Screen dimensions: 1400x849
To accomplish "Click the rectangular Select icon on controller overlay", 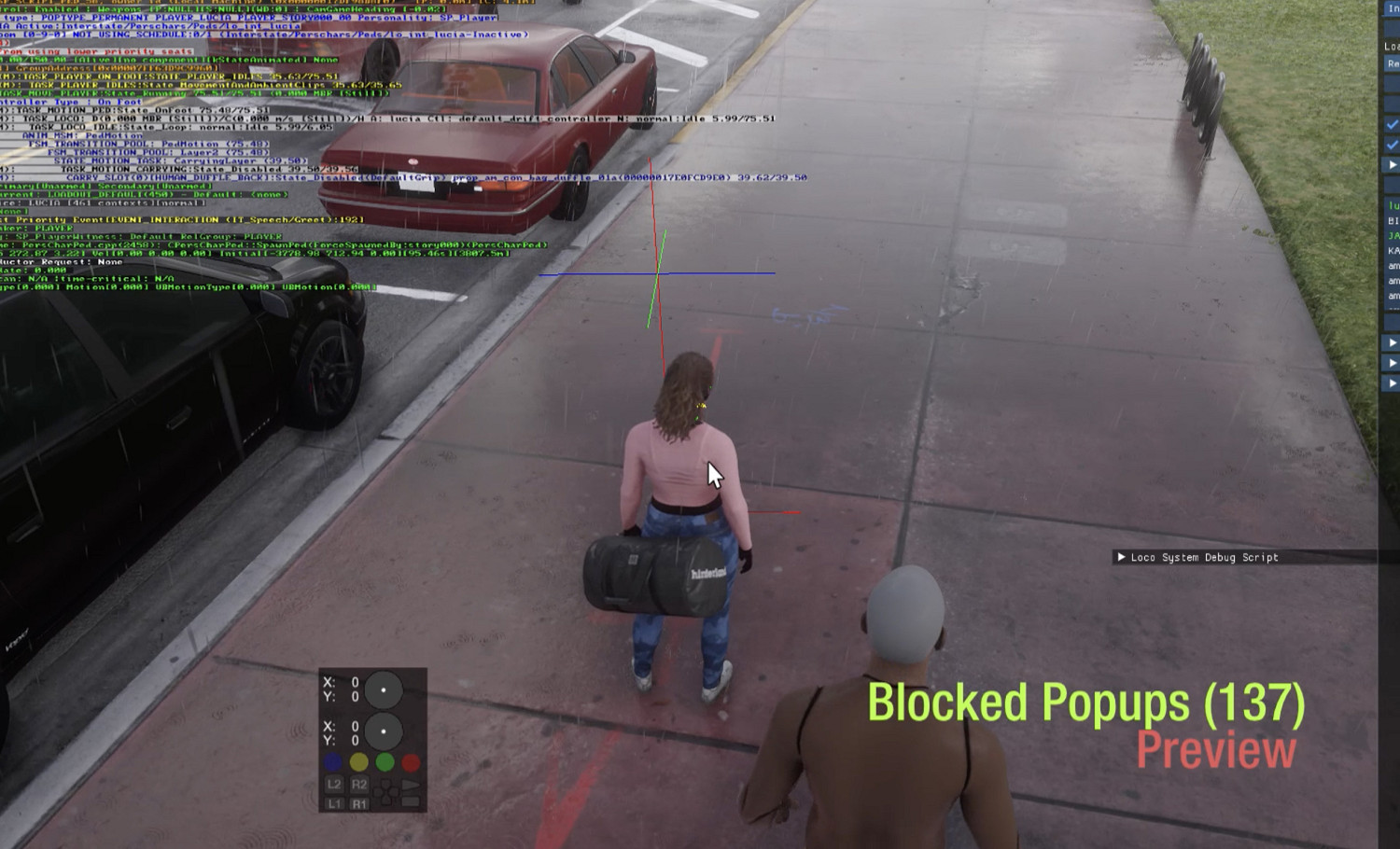I will pos(411,800).
